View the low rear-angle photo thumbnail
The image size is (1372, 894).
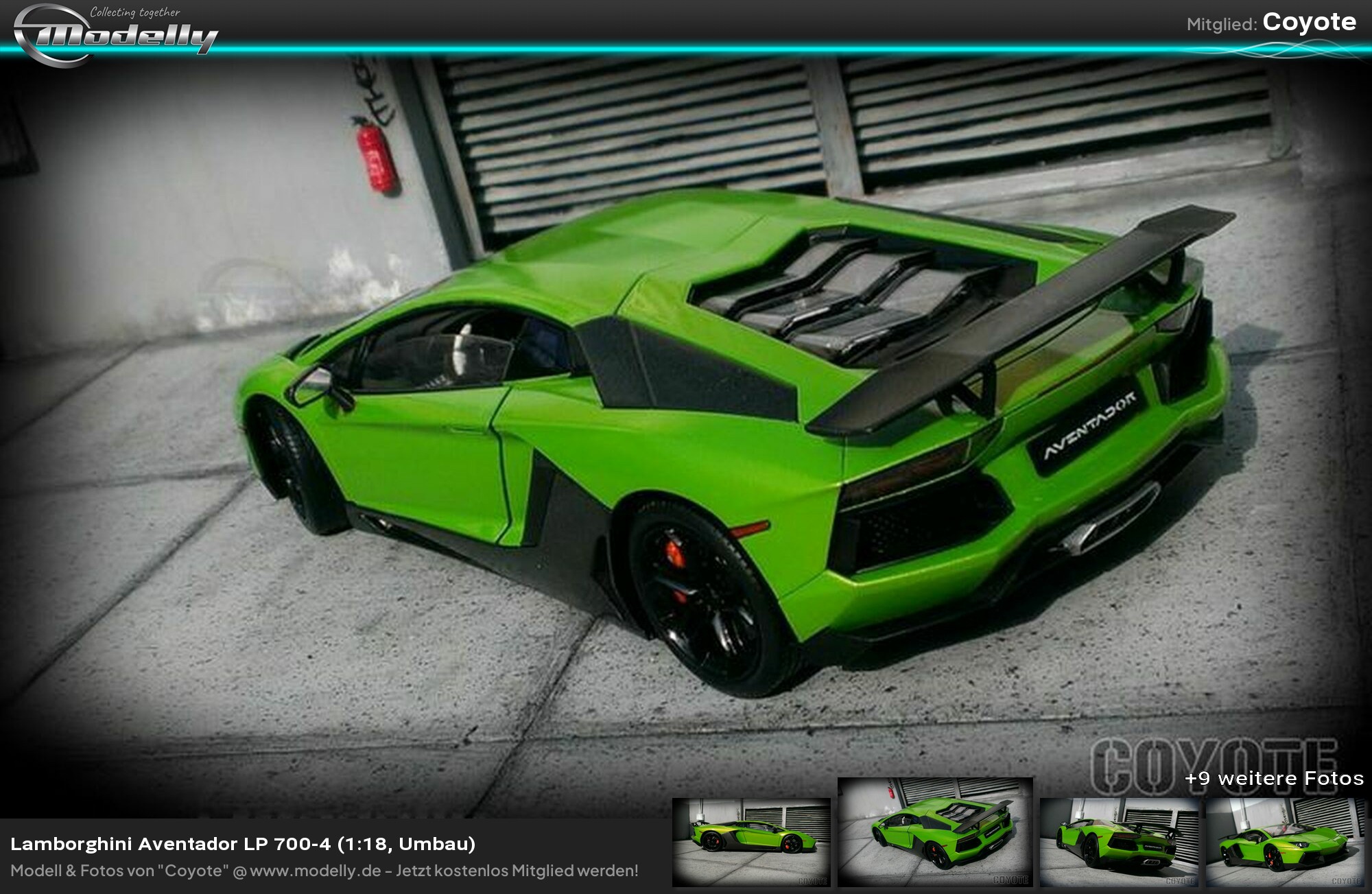1119,842
